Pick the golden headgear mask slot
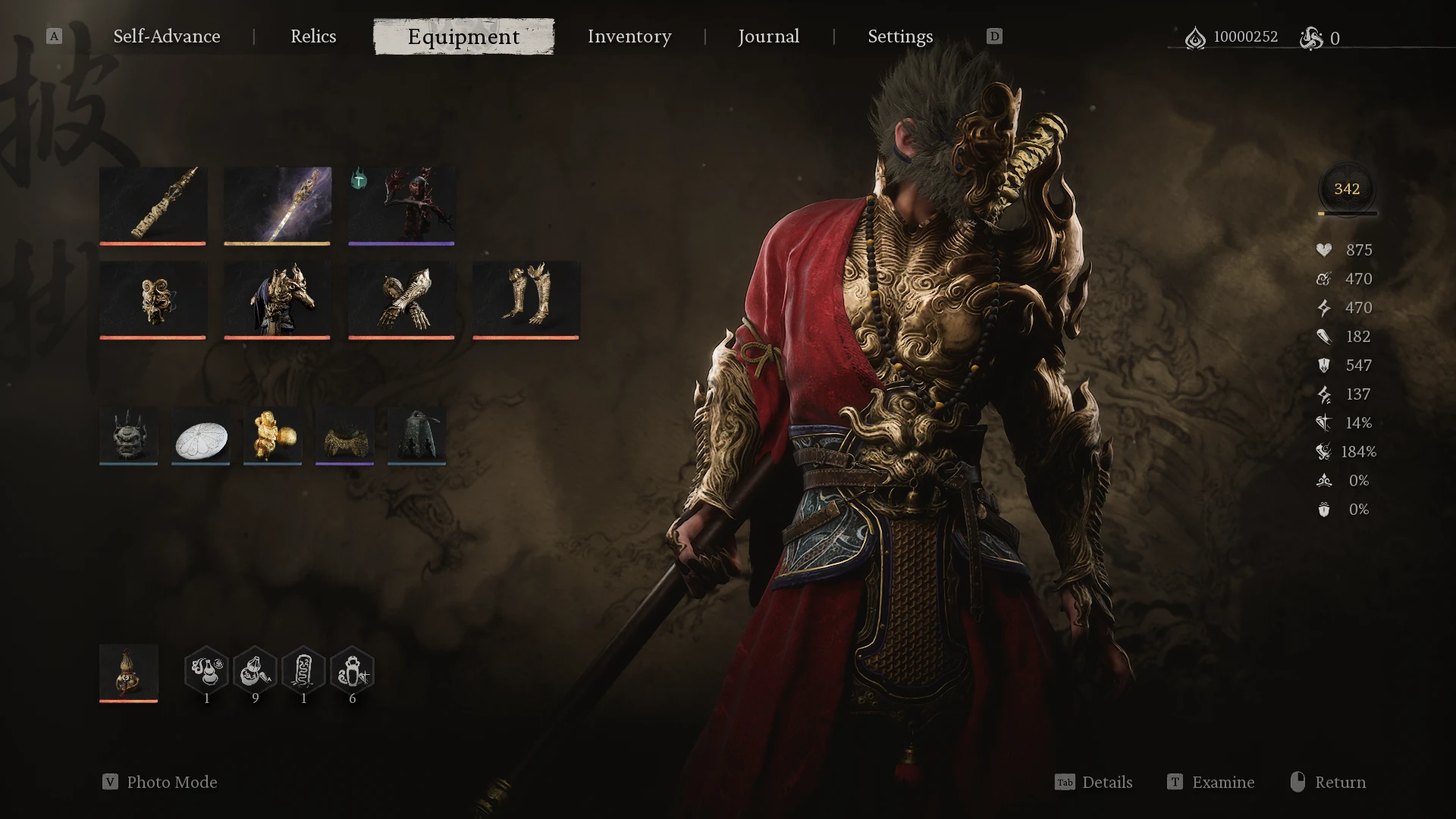Viewport: 1456px width, 819px height. [152, 299]
